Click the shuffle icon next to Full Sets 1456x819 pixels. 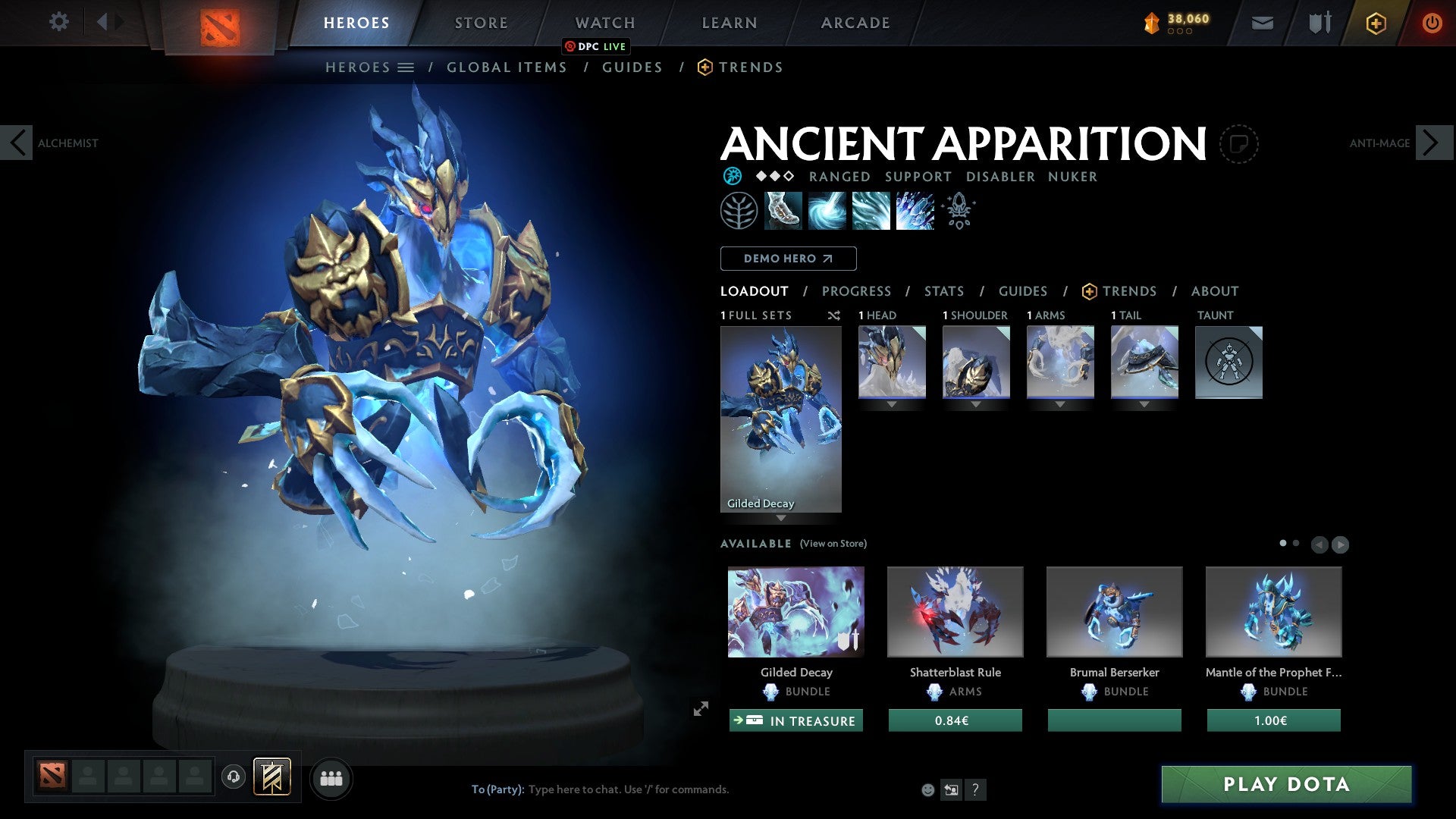(835, 315)
